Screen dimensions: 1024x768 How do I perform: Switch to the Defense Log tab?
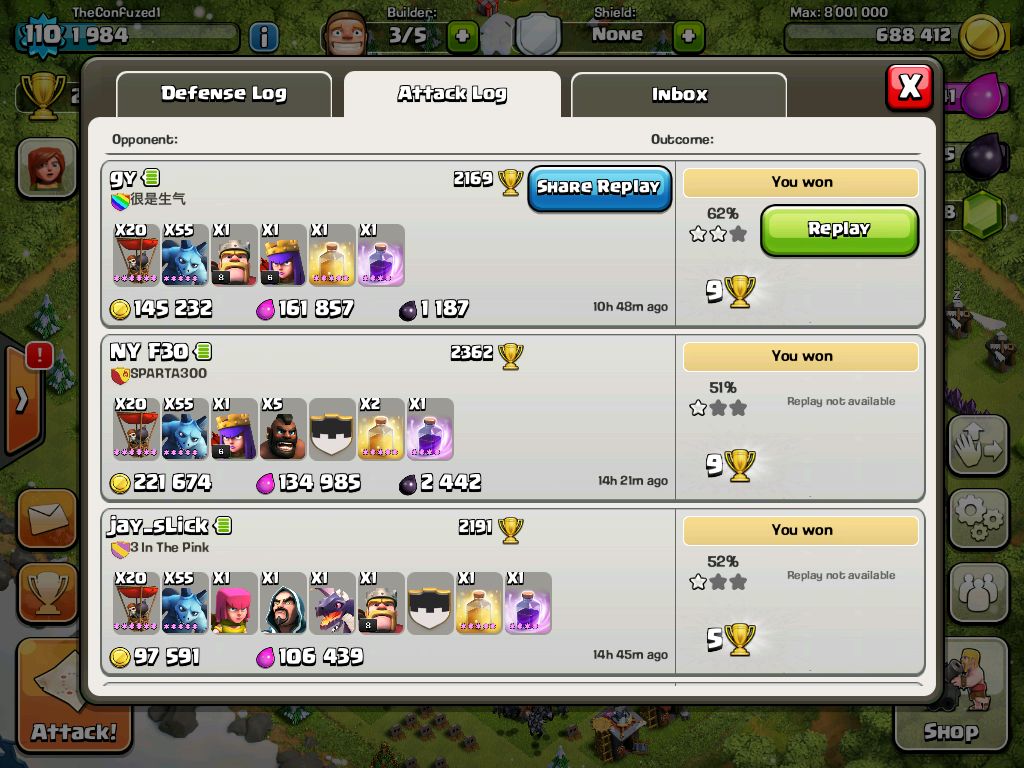coord(224,94)
